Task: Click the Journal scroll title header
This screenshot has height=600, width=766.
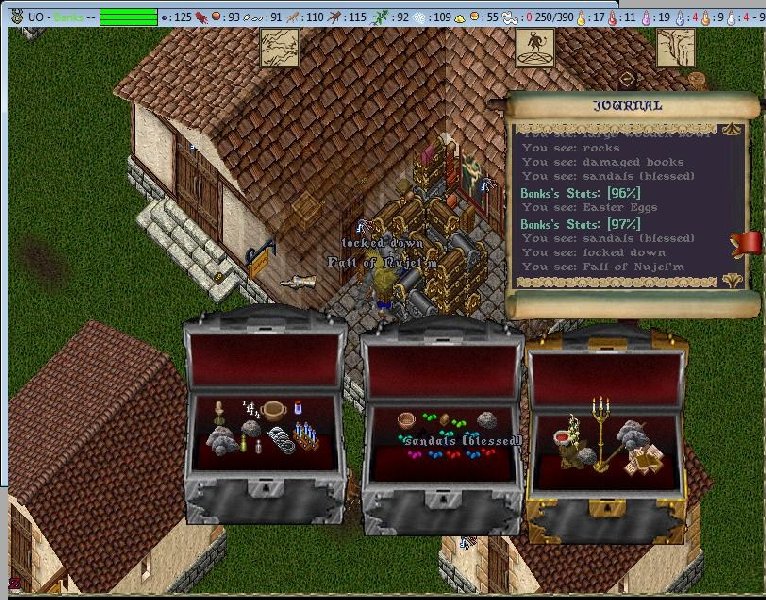Action: [x=629, y=106]
